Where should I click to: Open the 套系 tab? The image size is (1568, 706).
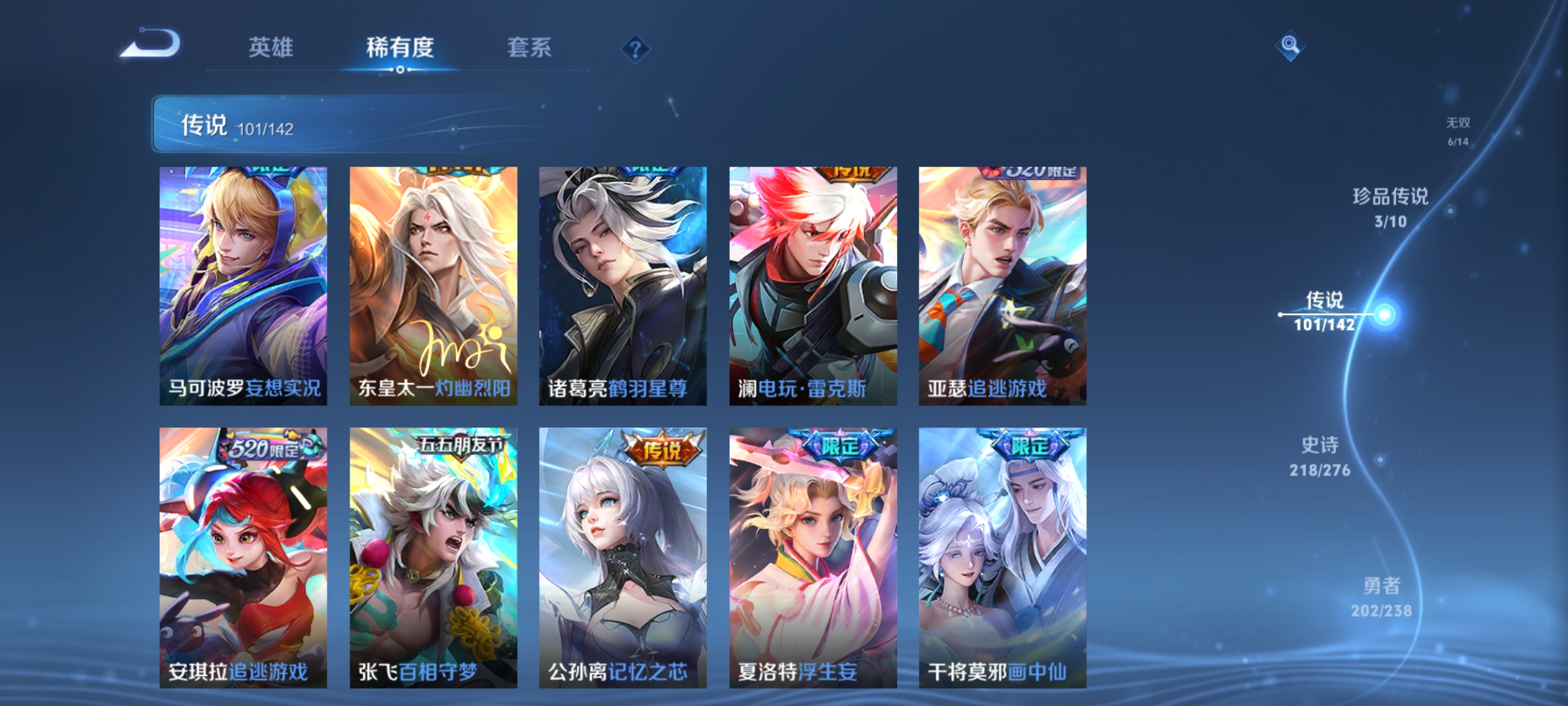(531, 47)
